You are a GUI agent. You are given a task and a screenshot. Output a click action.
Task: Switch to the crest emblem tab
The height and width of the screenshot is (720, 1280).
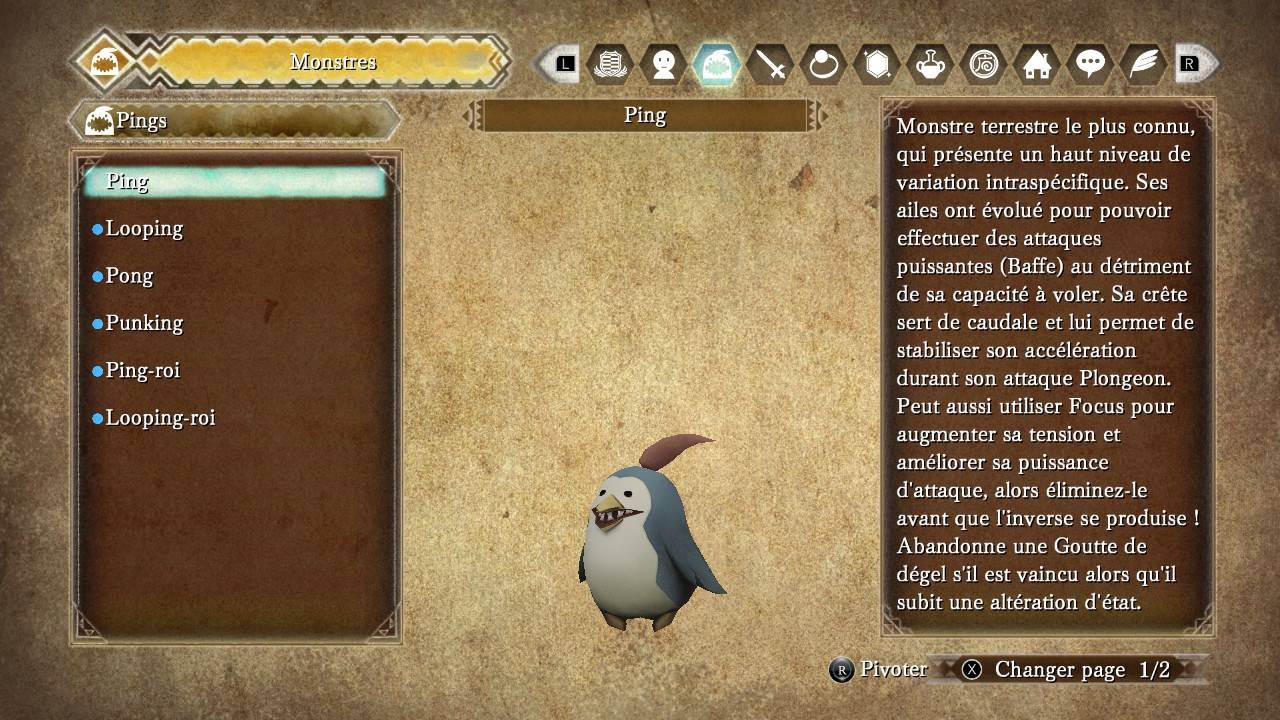pyautogui.click(x=610, y=65)
